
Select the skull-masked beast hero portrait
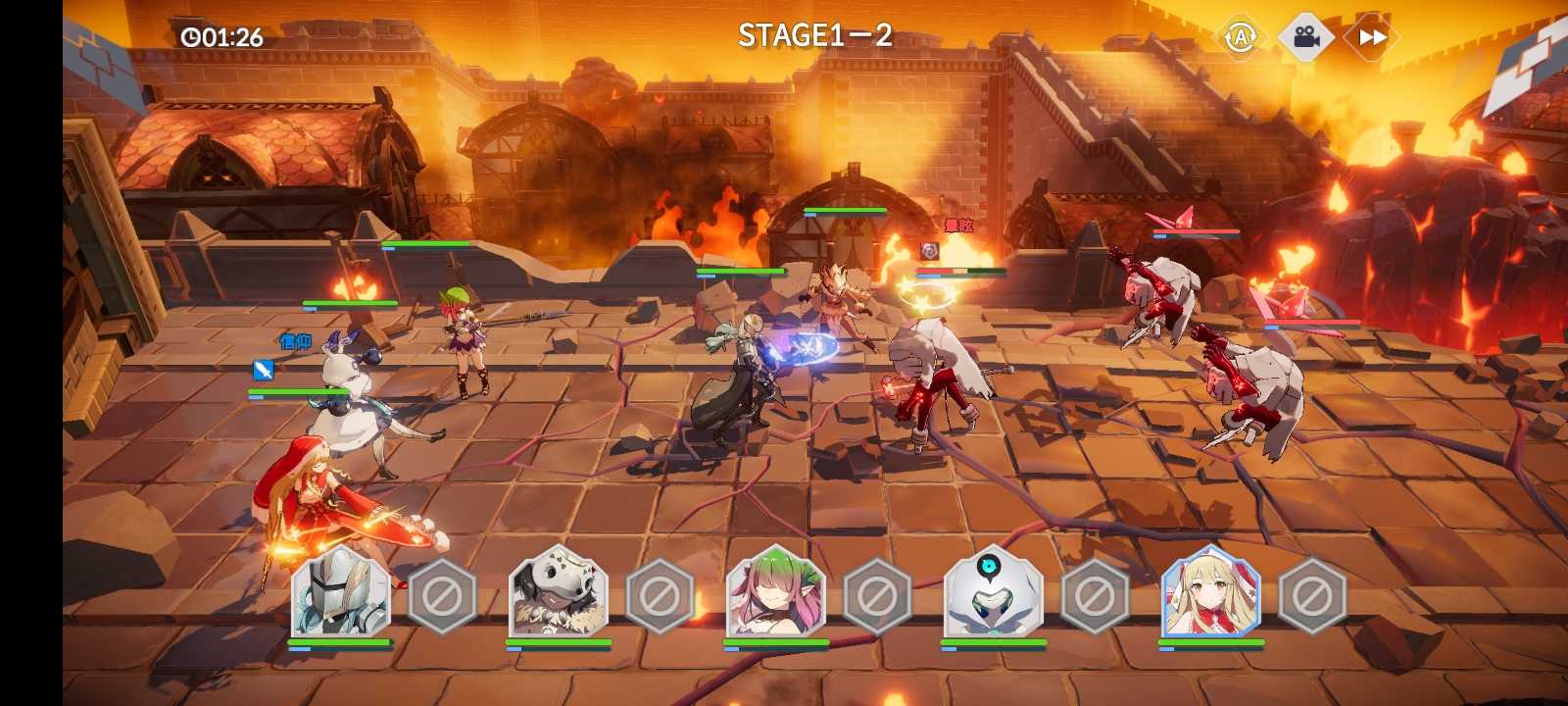pos(559,593)
